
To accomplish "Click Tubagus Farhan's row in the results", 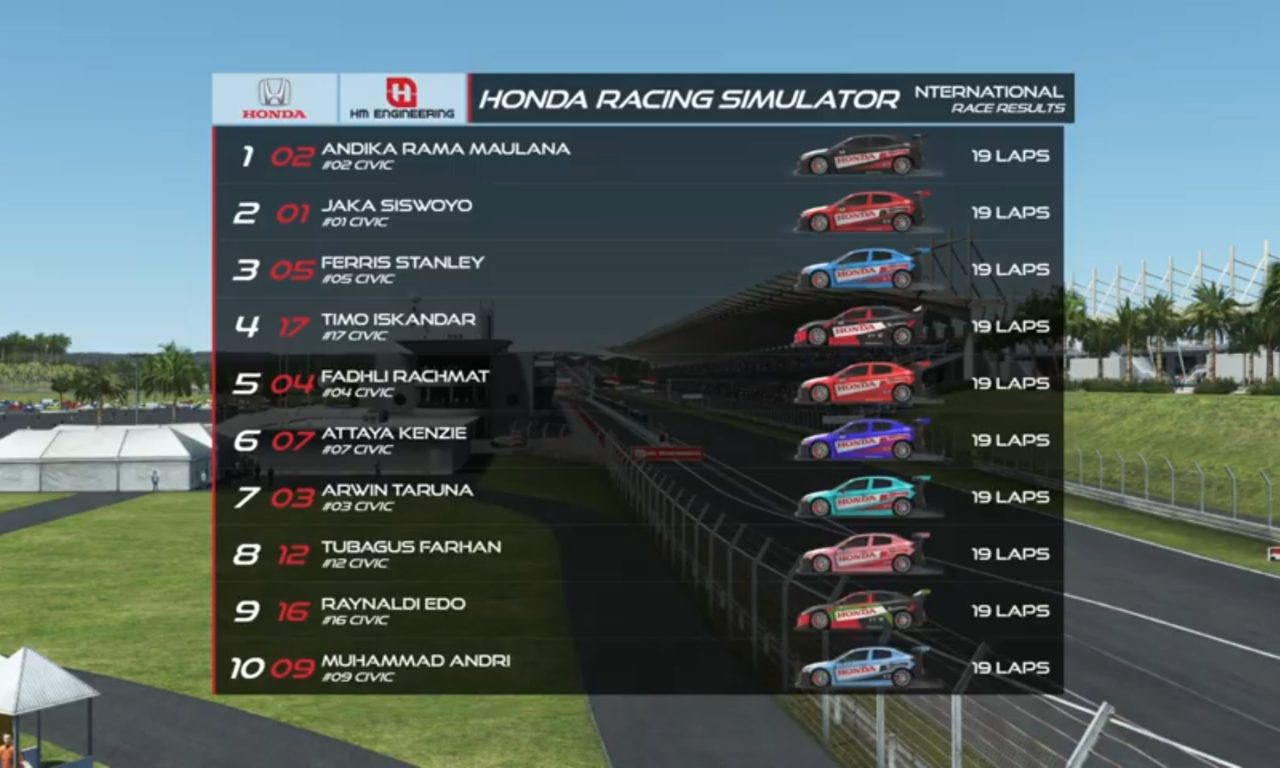I will pos(638,555).
